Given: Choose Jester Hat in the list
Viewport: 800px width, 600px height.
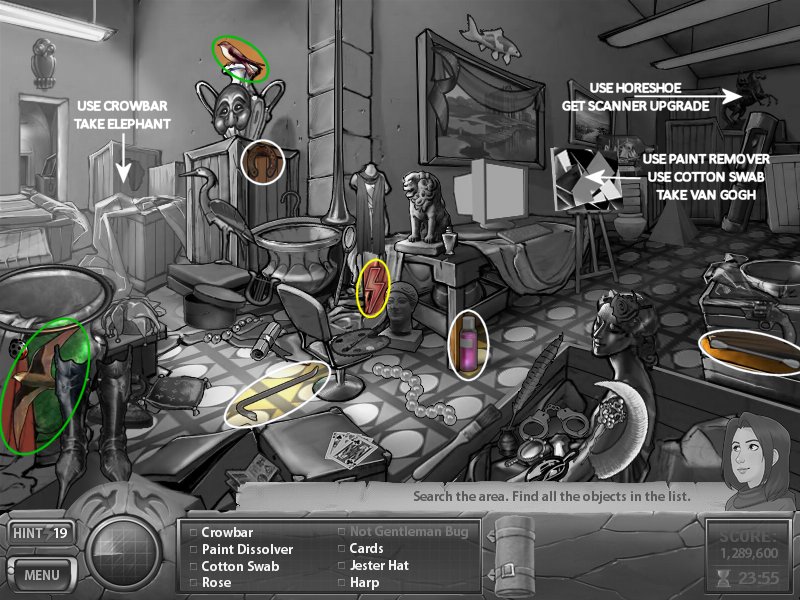Looking at the screenshot, I should pyautogui.click(x=380, y=565).
